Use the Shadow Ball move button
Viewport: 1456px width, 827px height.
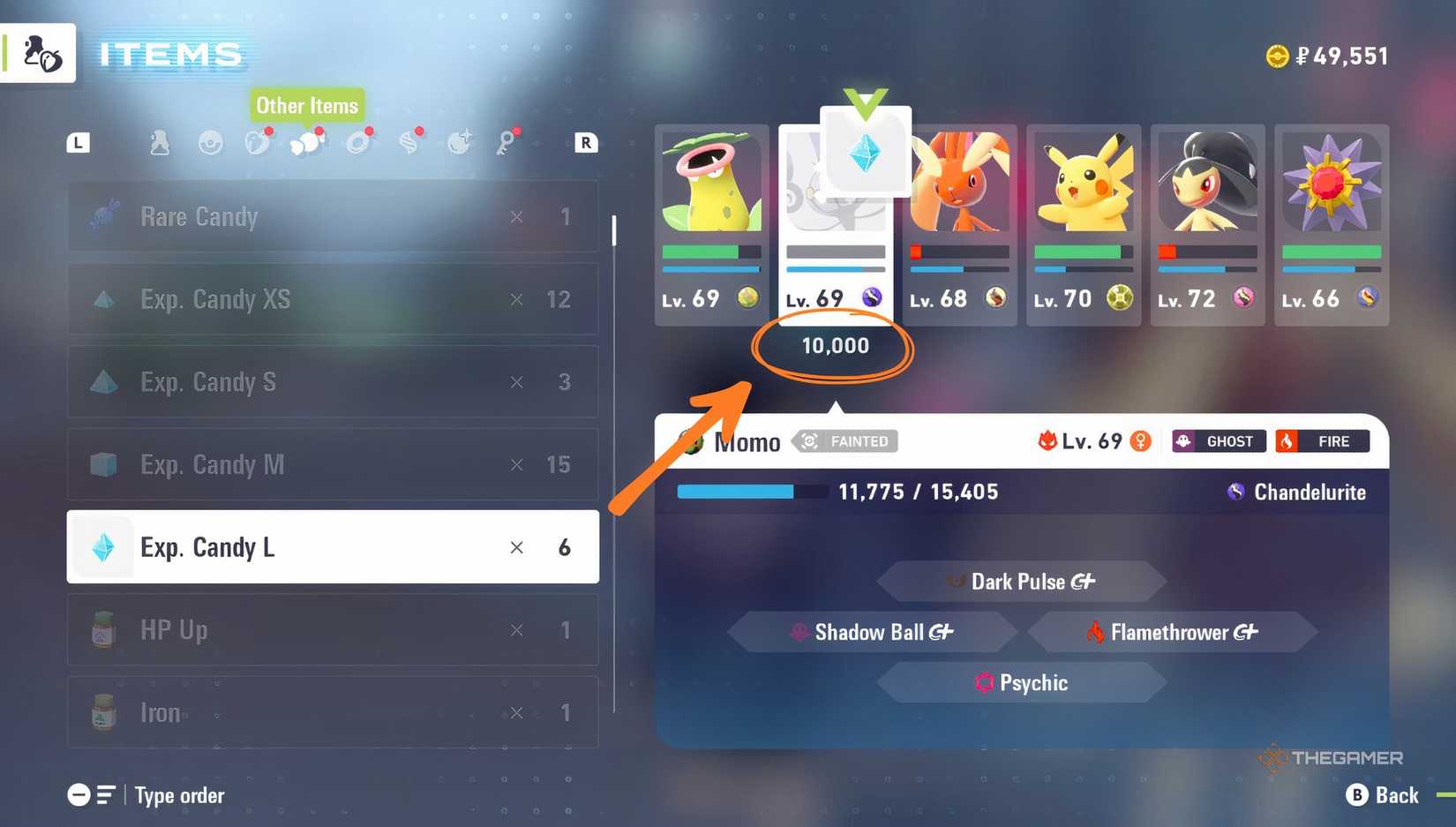point(872,632)
